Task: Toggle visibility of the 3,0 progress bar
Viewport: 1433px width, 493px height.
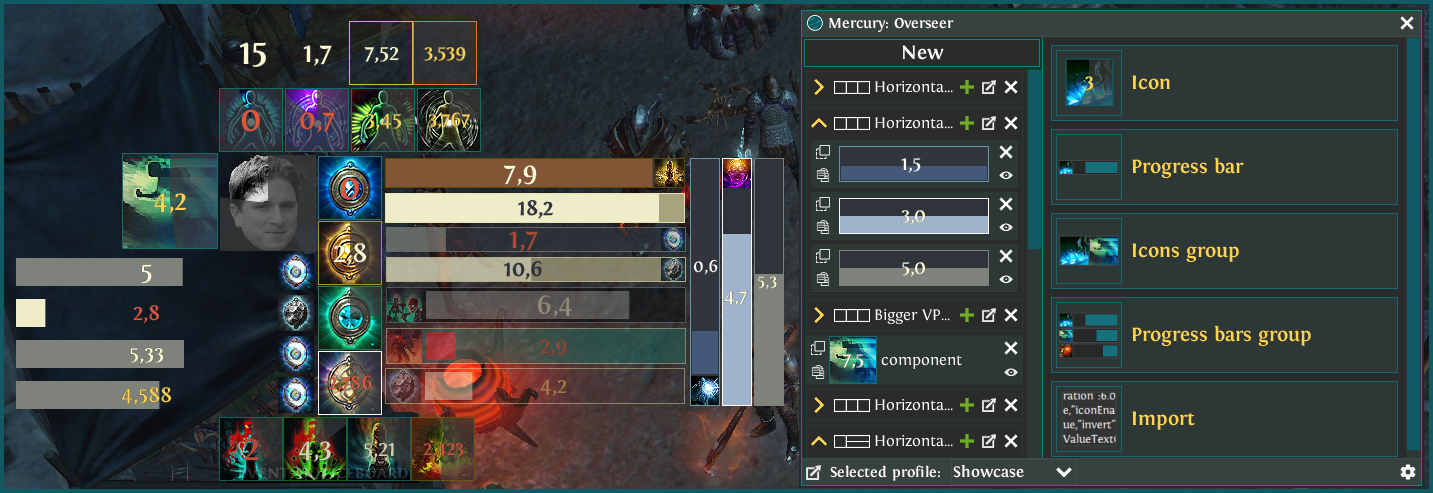Action: click(x=1006, y=227)
